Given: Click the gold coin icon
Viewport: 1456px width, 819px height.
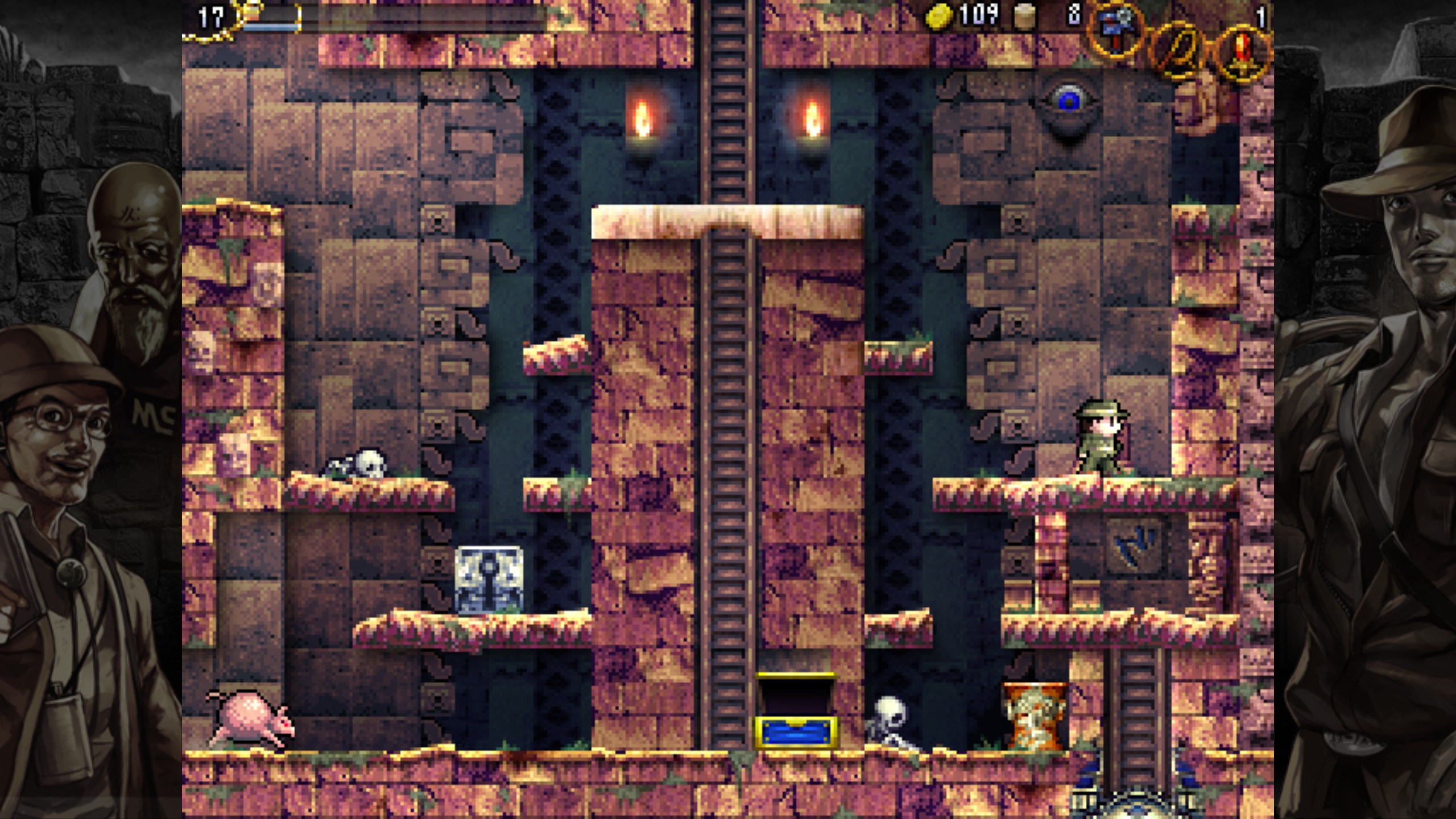Looking at the screenshot, I should tap(939, 16).
